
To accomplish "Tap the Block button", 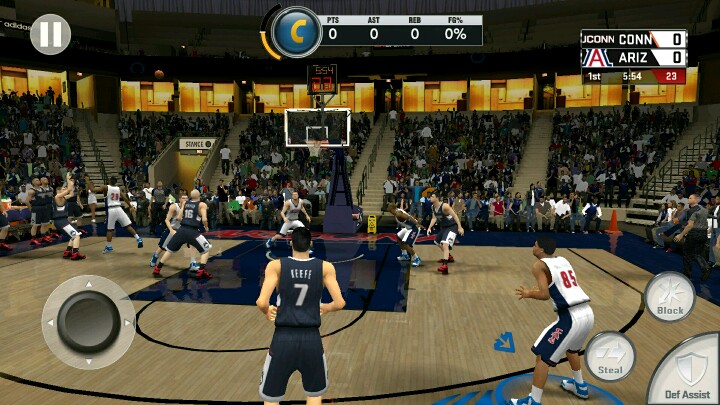I will 669,297.
